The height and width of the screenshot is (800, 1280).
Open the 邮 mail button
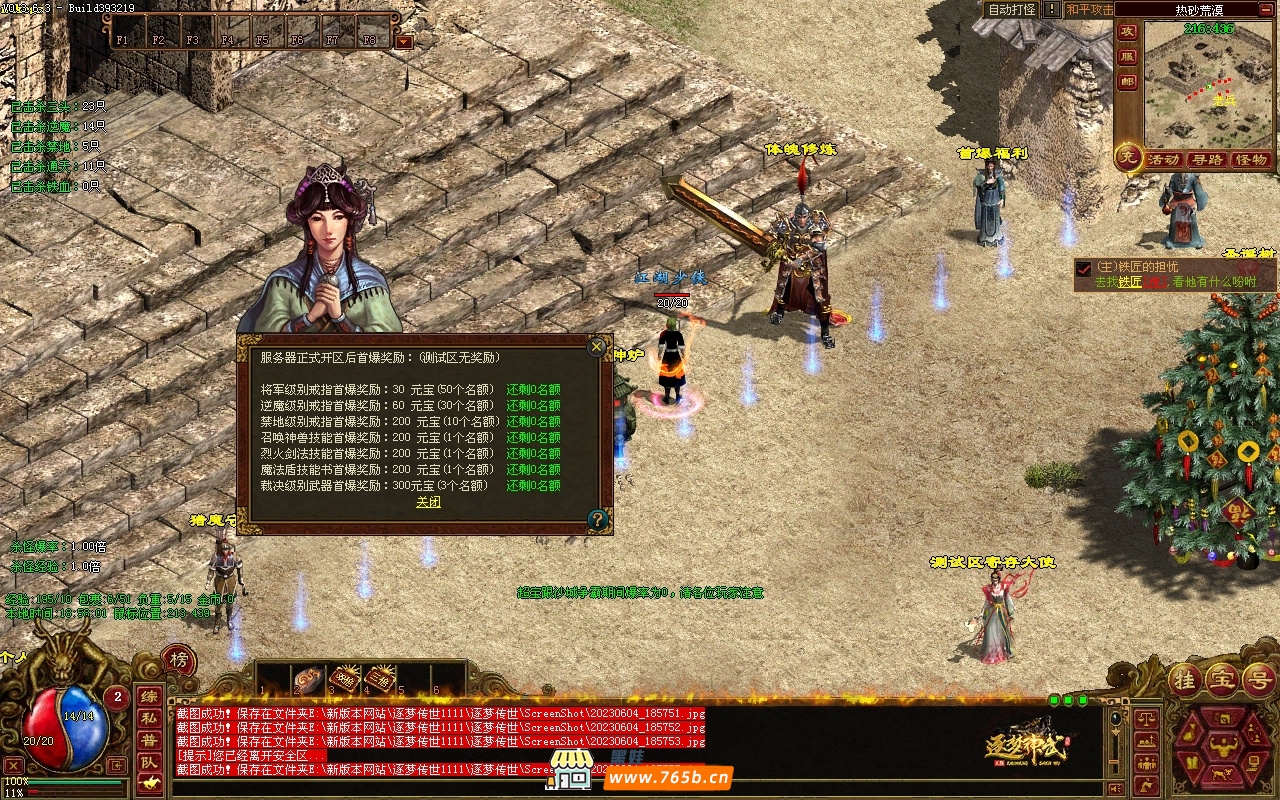[1127, 82]
